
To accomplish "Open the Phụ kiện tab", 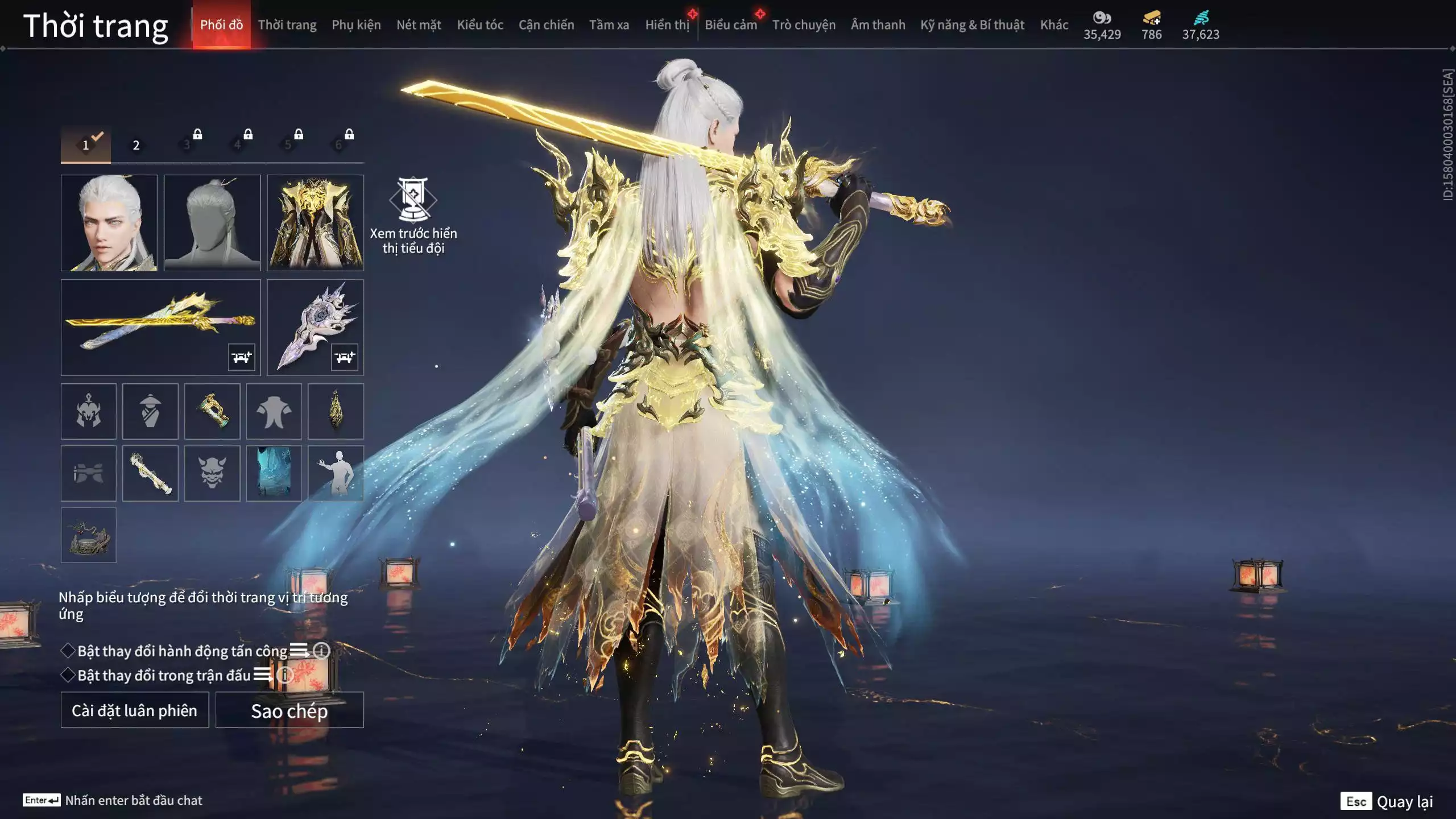I will pyautogui.click(x=356, y=25).
